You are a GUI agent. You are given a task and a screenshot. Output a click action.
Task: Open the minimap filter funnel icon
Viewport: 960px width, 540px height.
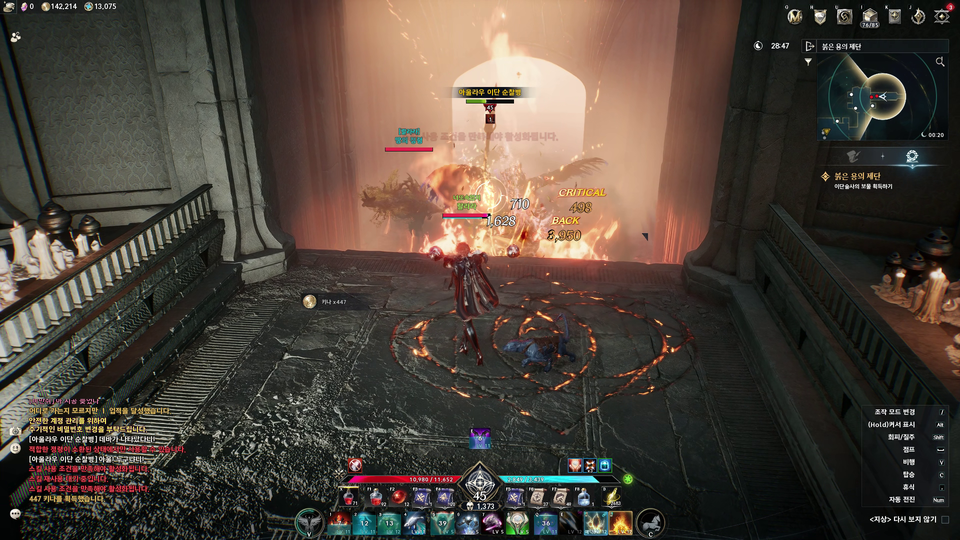(x=808, y=62)
